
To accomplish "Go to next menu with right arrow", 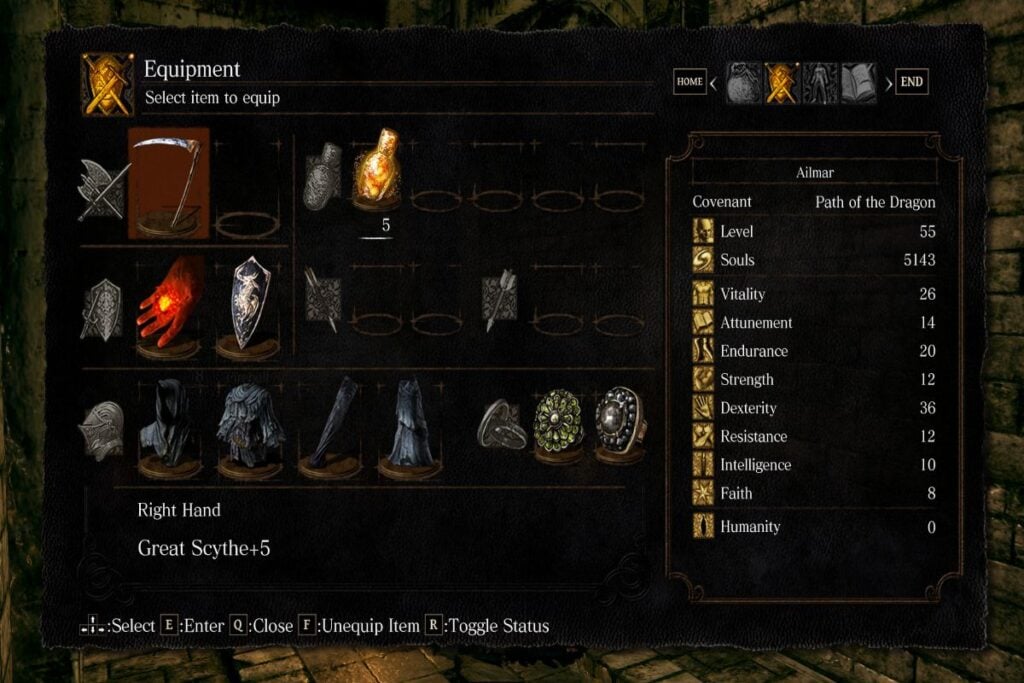I will 887,83.
